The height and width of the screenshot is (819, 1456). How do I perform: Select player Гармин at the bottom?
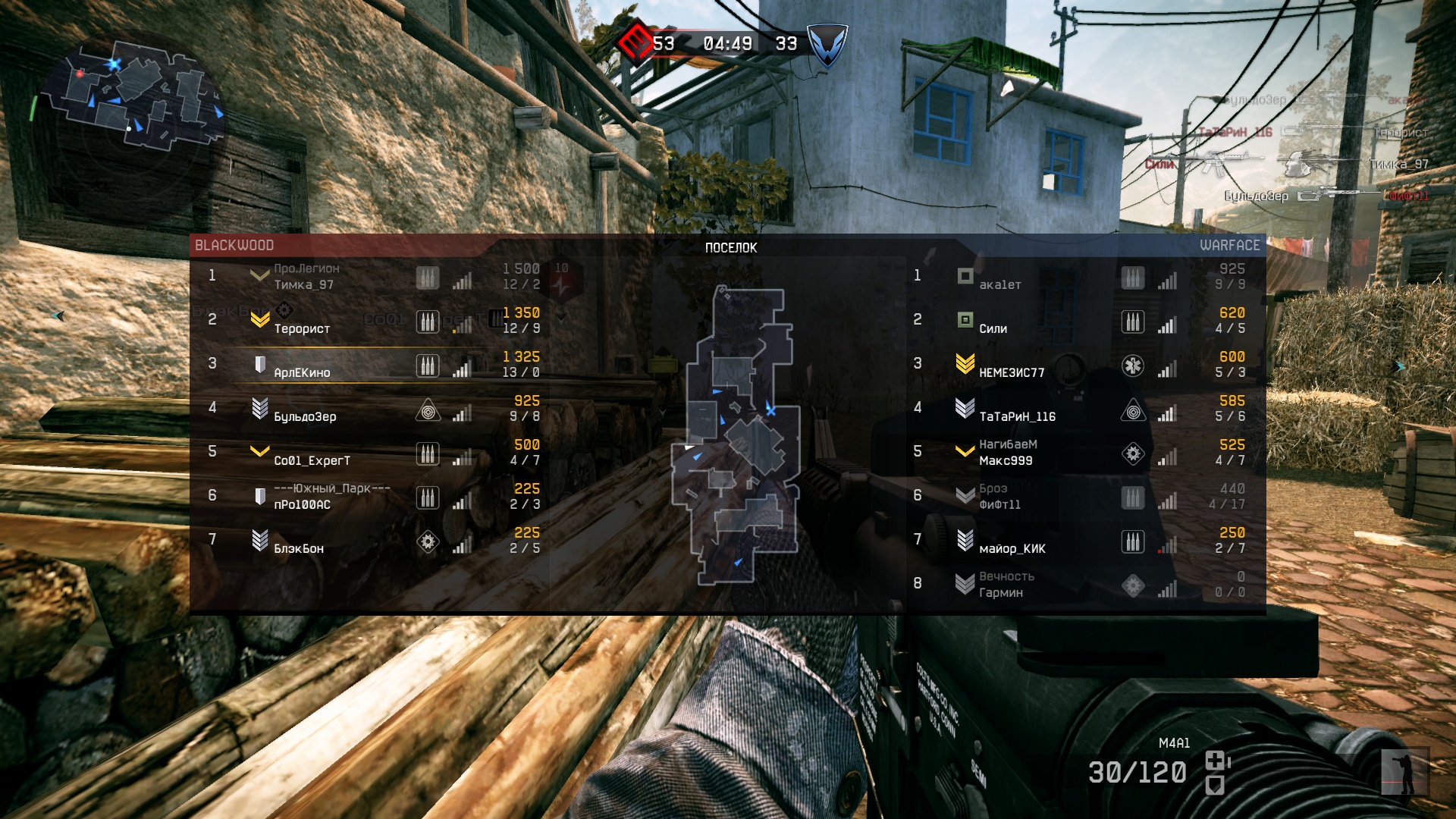coord(1000,593)
